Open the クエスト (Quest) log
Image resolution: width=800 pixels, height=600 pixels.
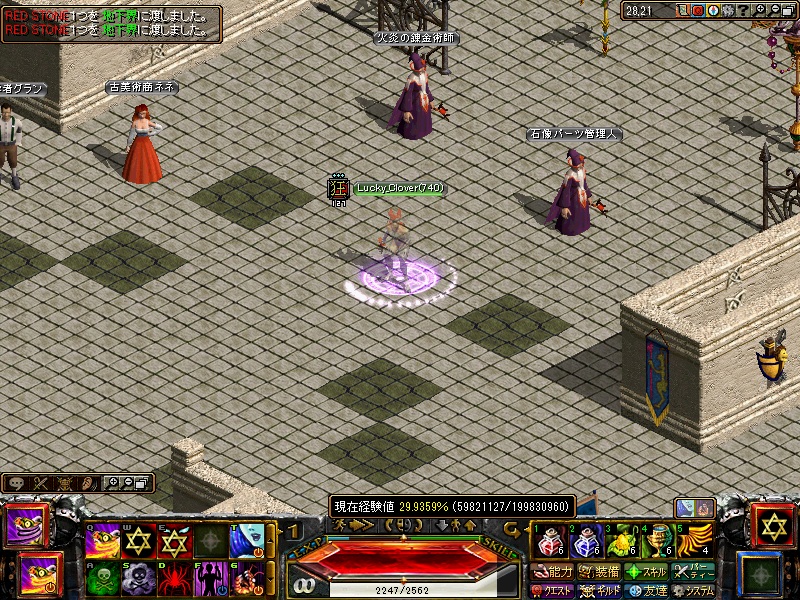click(x=552, y=591)
